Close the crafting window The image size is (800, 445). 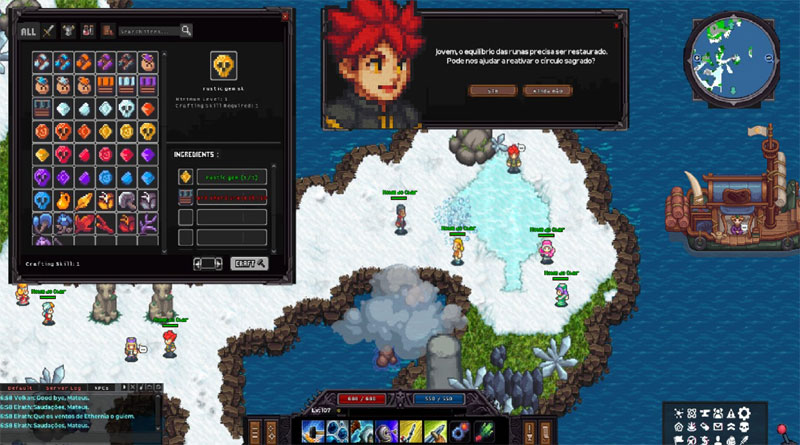[x=284, y=15]
